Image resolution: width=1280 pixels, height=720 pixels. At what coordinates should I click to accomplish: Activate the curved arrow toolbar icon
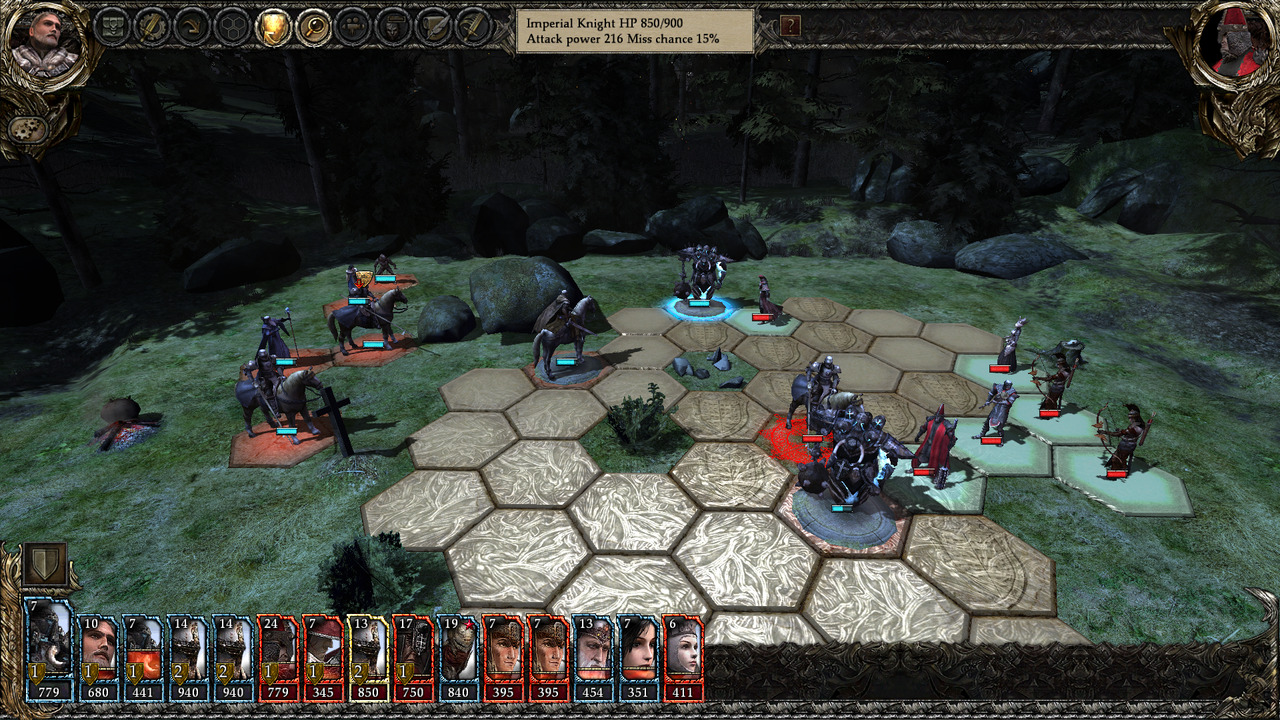click(x=191, y=27)
